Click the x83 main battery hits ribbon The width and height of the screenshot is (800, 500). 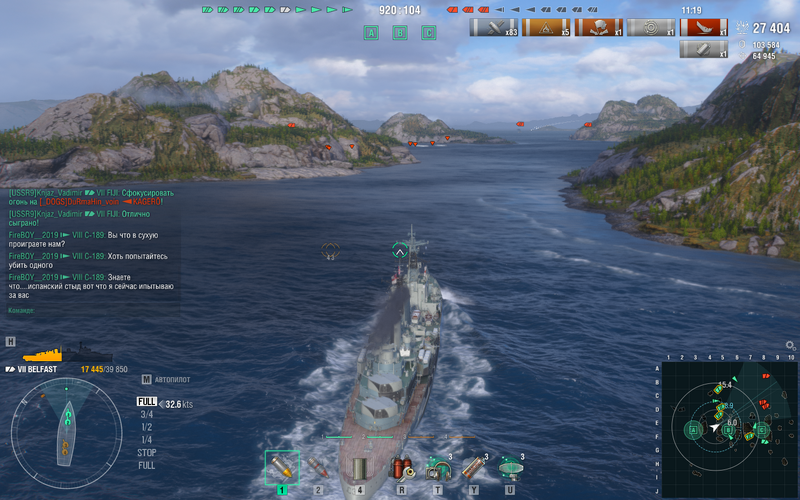pyautogui.click(x=494, y=28)
